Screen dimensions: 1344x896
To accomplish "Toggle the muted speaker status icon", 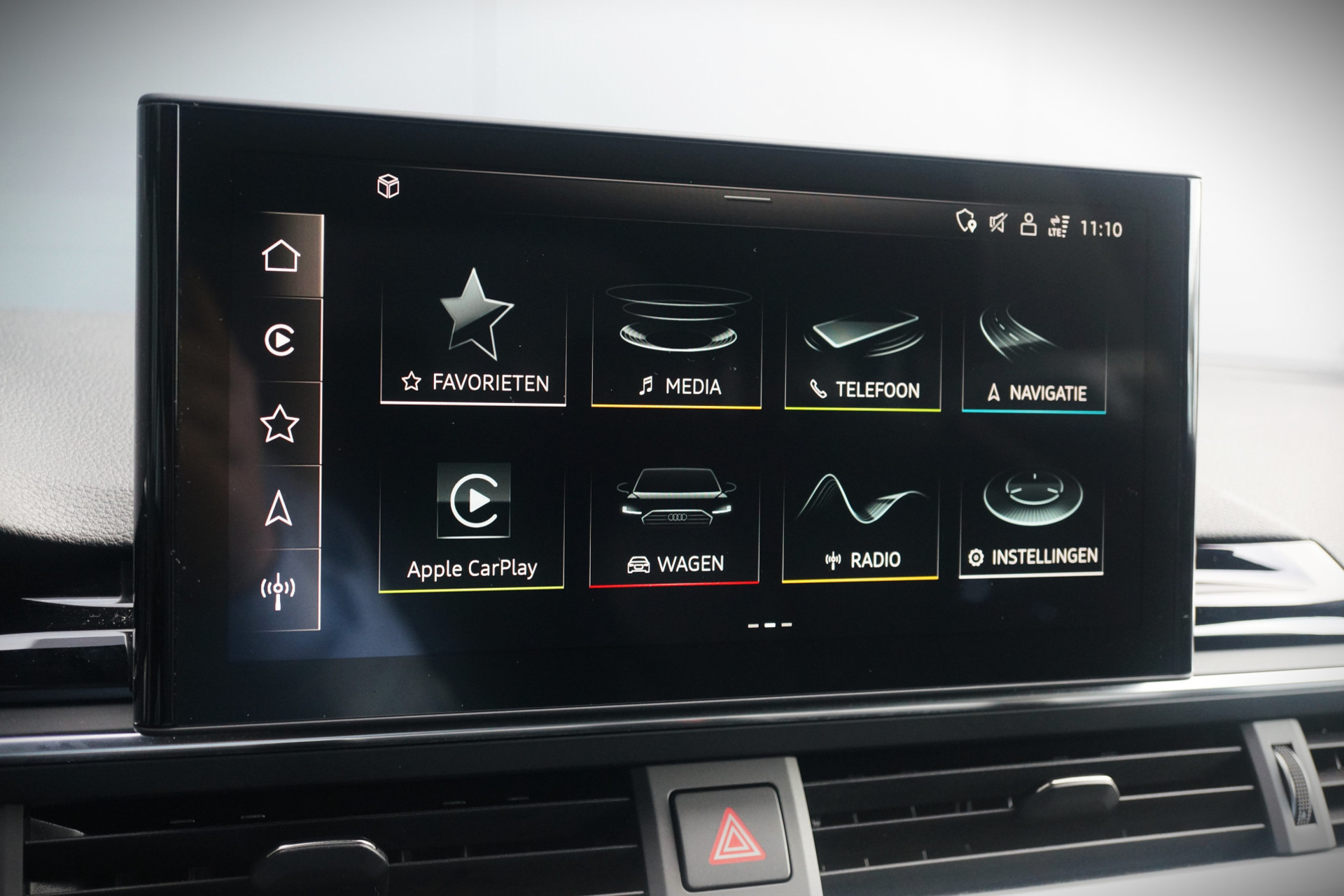I will coord(997,223).
